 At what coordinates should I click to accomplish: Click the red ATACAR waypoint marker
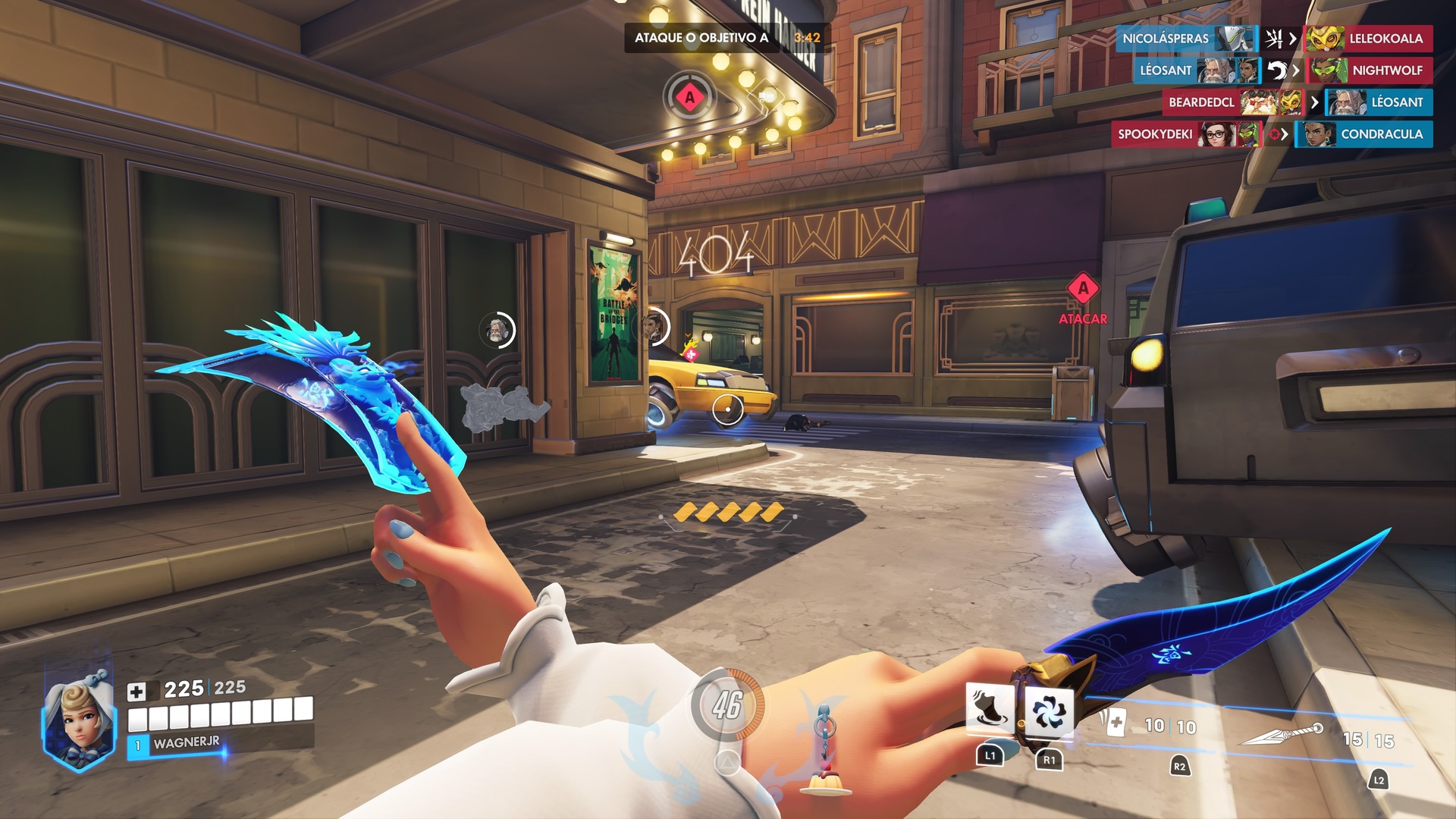pyautogui.click(x=1083, y=289)
